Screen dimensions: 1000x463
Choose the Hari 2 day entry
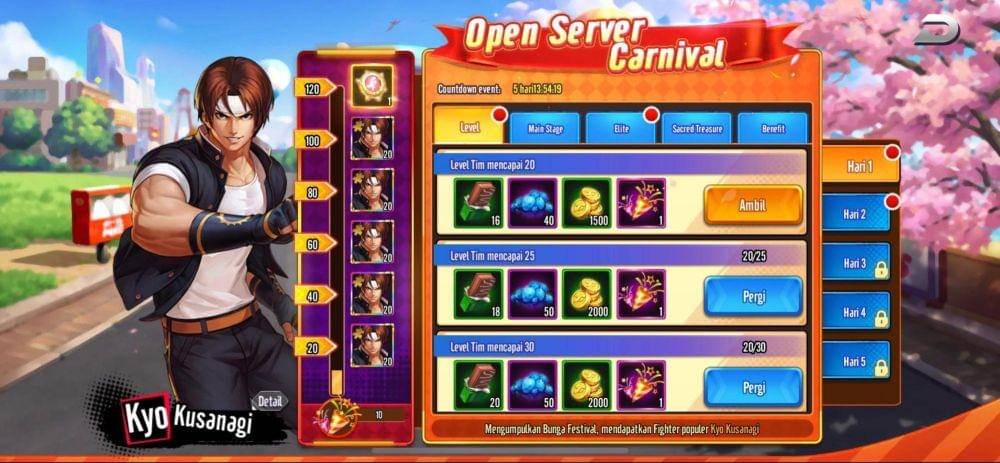(855, 214)
